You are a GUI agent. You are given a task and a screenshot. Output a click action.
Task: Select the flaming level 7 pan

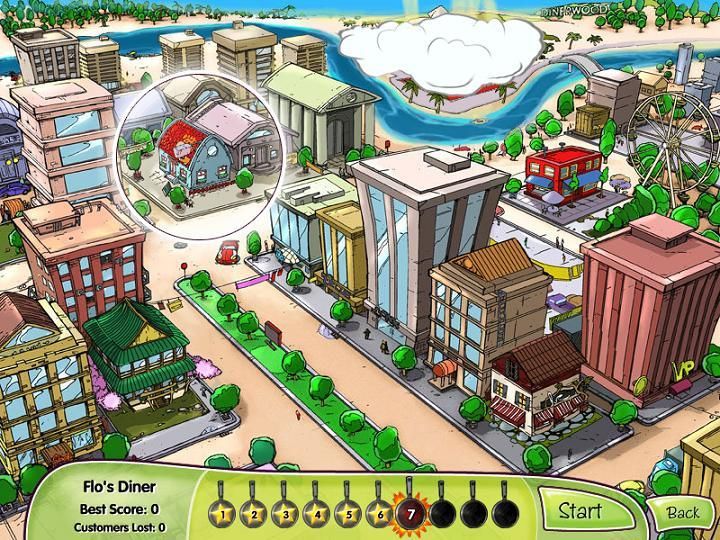pos(410,514)
